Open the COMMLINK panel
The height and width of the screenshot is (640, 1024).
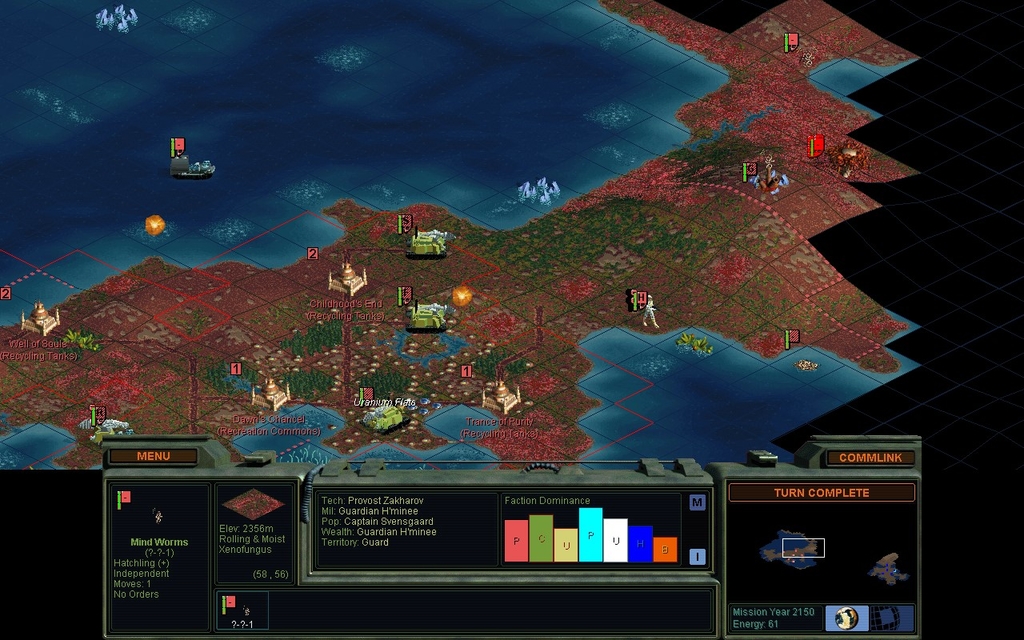click(x=870, y=457)
